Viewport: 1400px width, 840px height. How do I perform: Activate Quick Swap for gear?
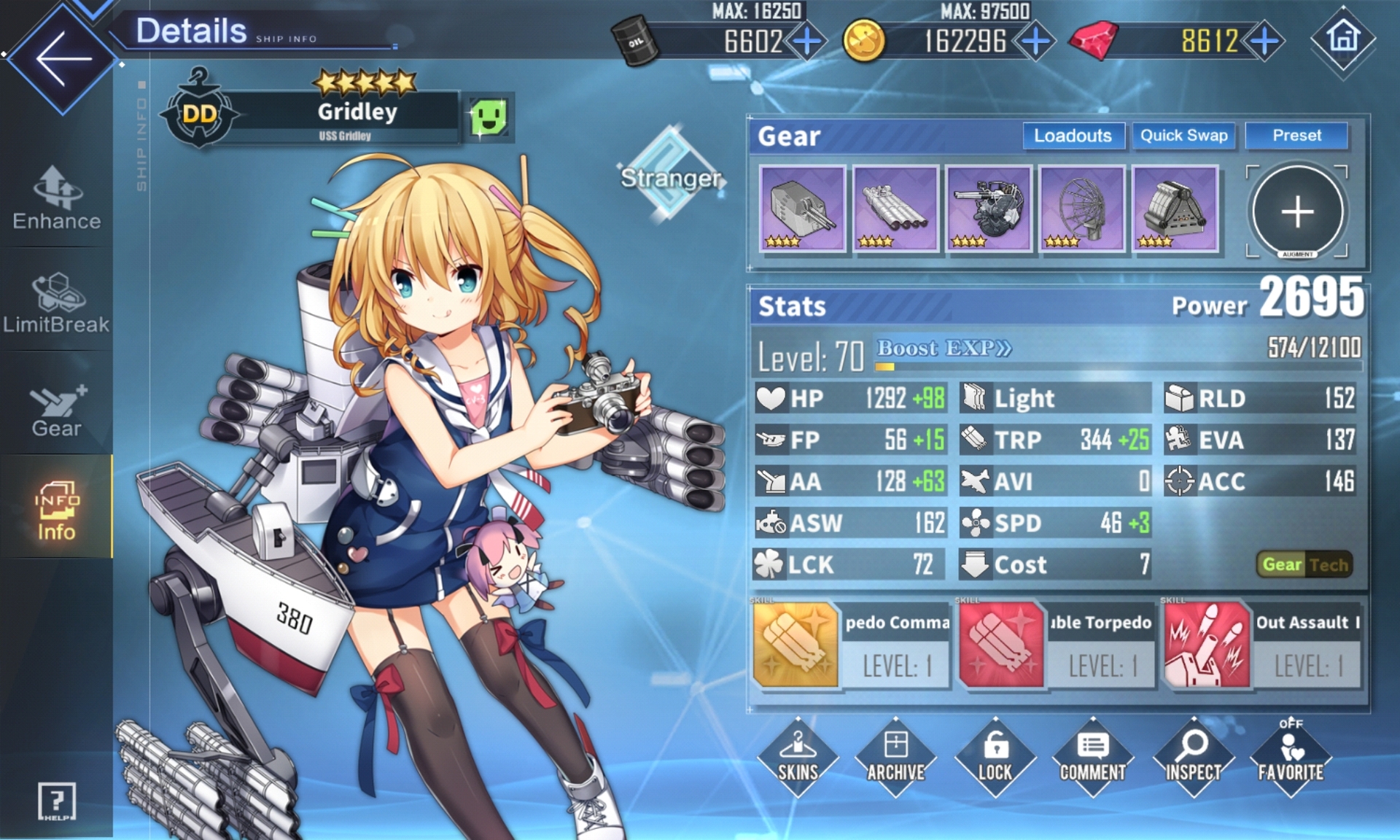(1183, 136)
